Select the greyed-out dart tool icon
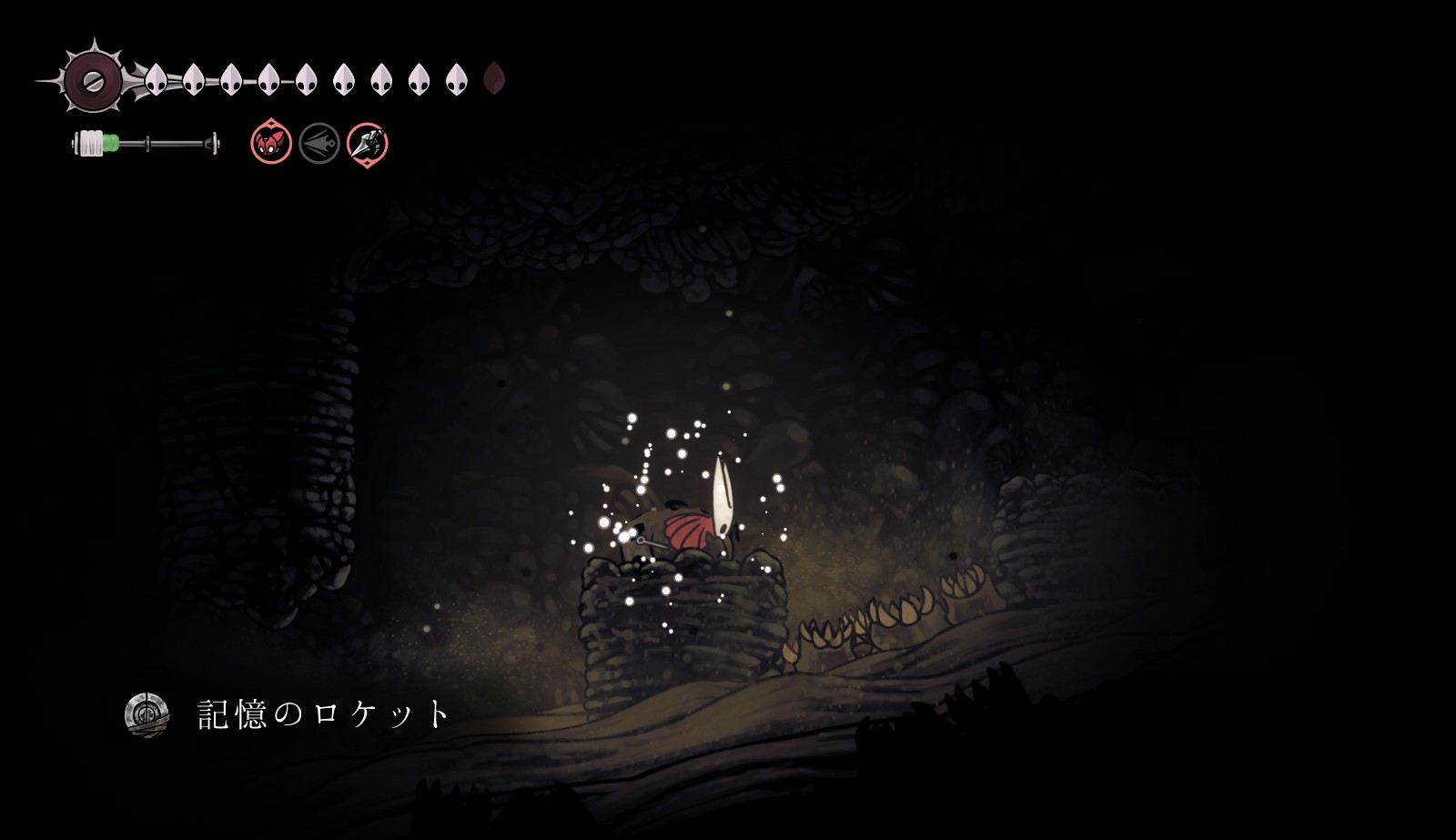This screenshot has width=1456, height=840. 319,144
